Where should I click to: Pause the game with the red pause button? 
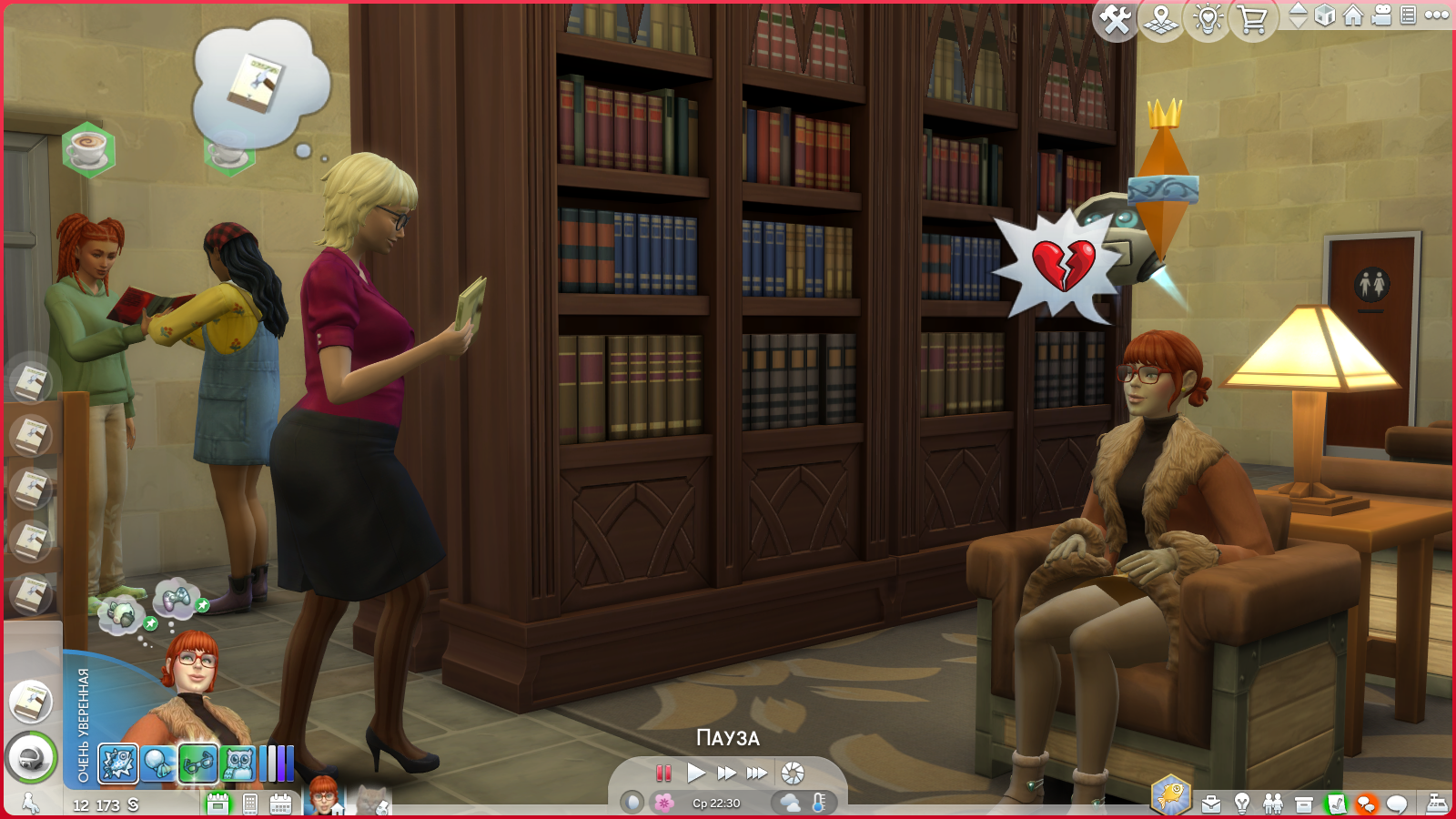click(663, 773)
